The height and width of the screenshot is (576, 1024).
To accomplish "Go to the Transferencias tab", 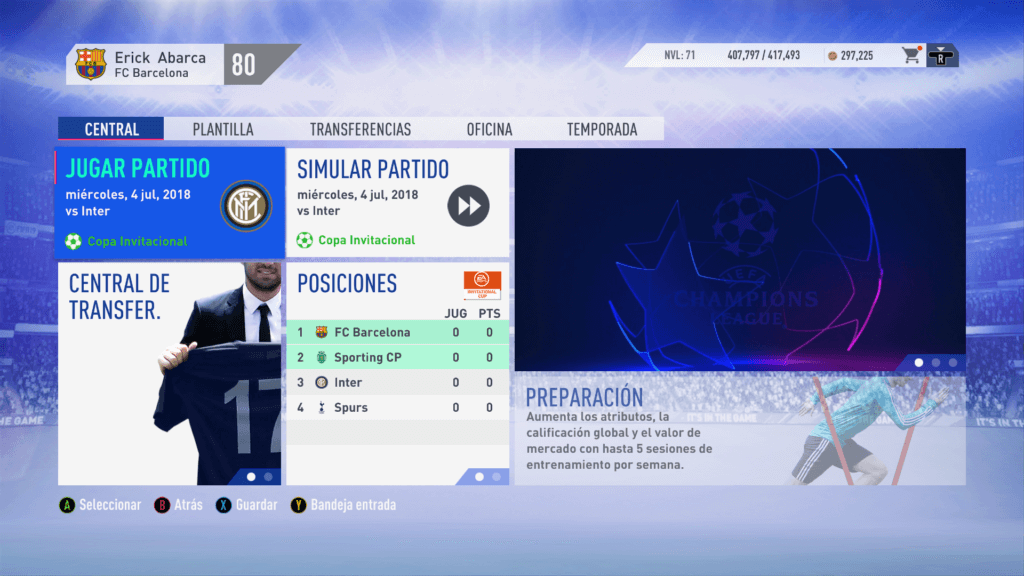I will tap(360, 129).
